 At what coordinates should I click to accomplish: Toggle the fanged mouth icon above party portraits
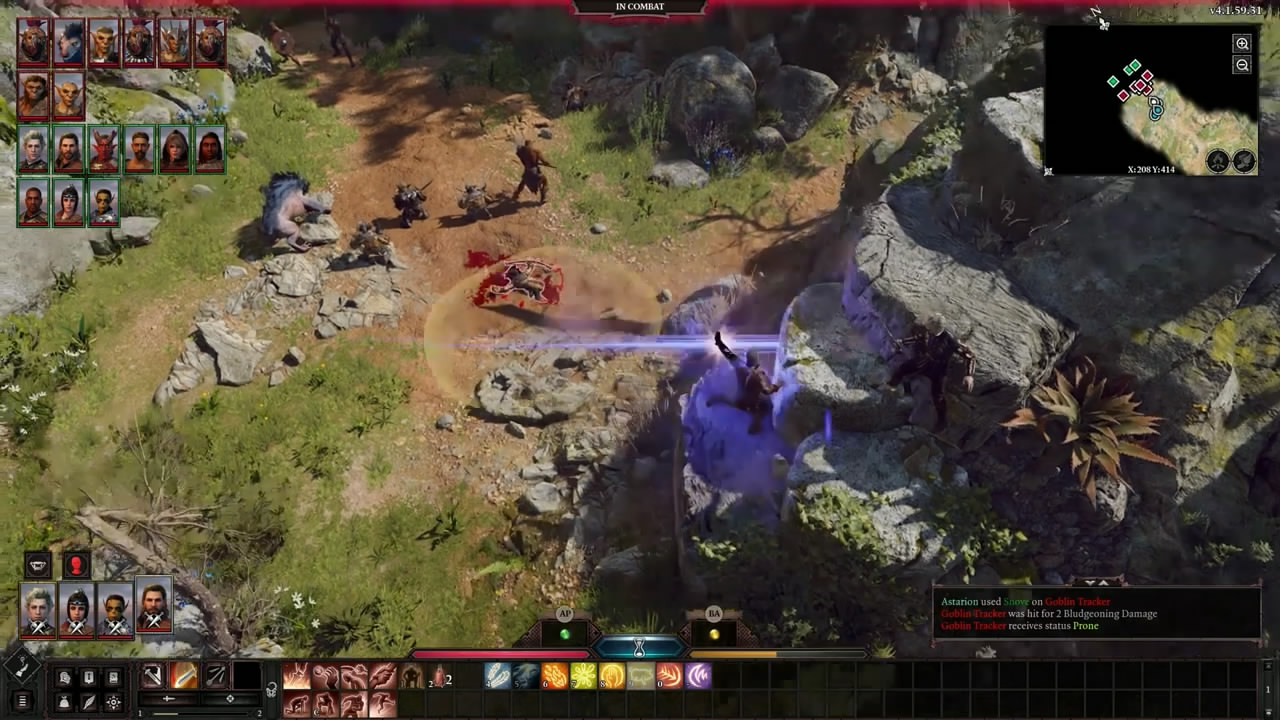[38, 565]
